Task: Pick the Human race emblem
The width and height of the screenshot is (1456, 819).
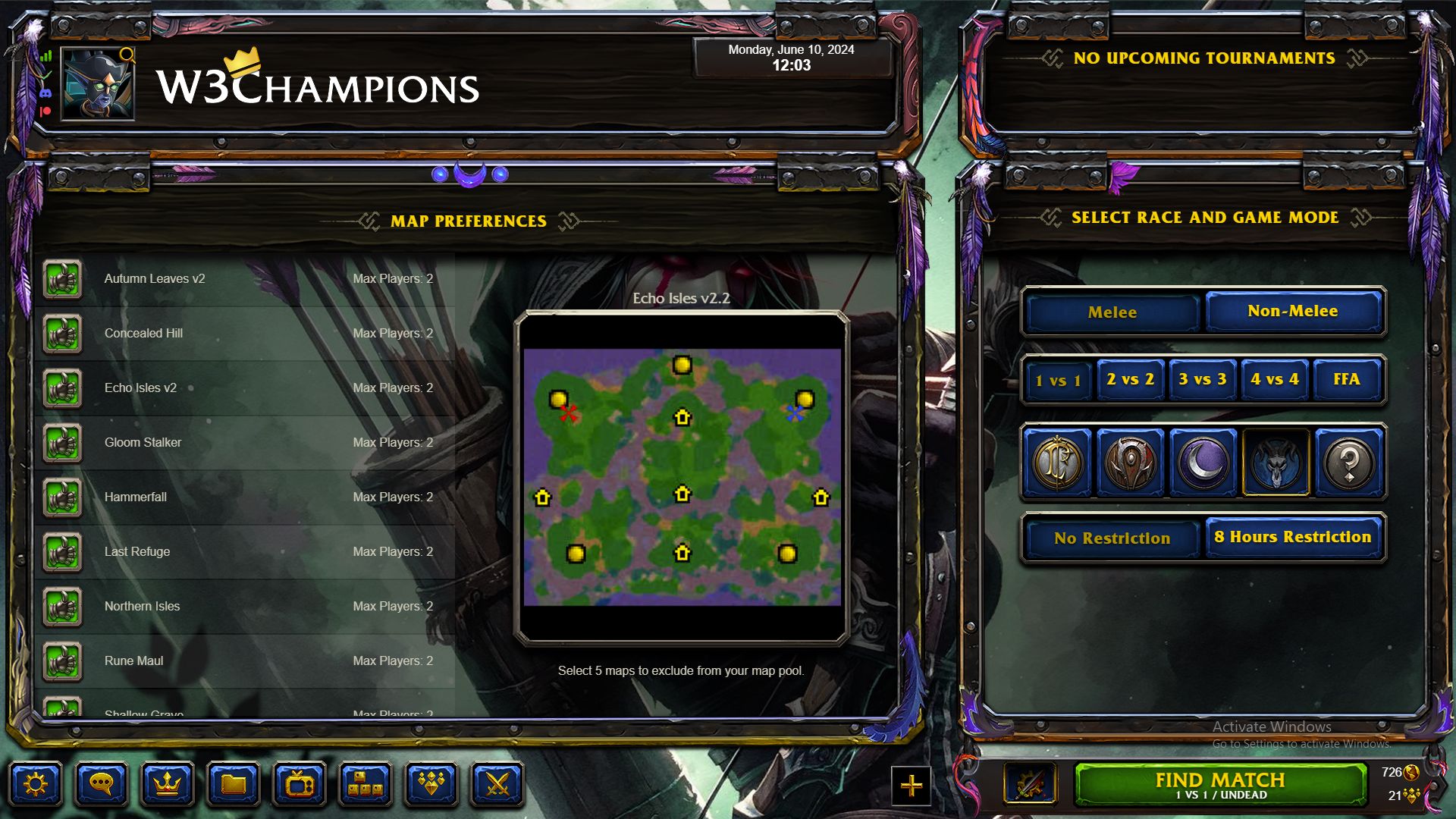Action: 1057,462
